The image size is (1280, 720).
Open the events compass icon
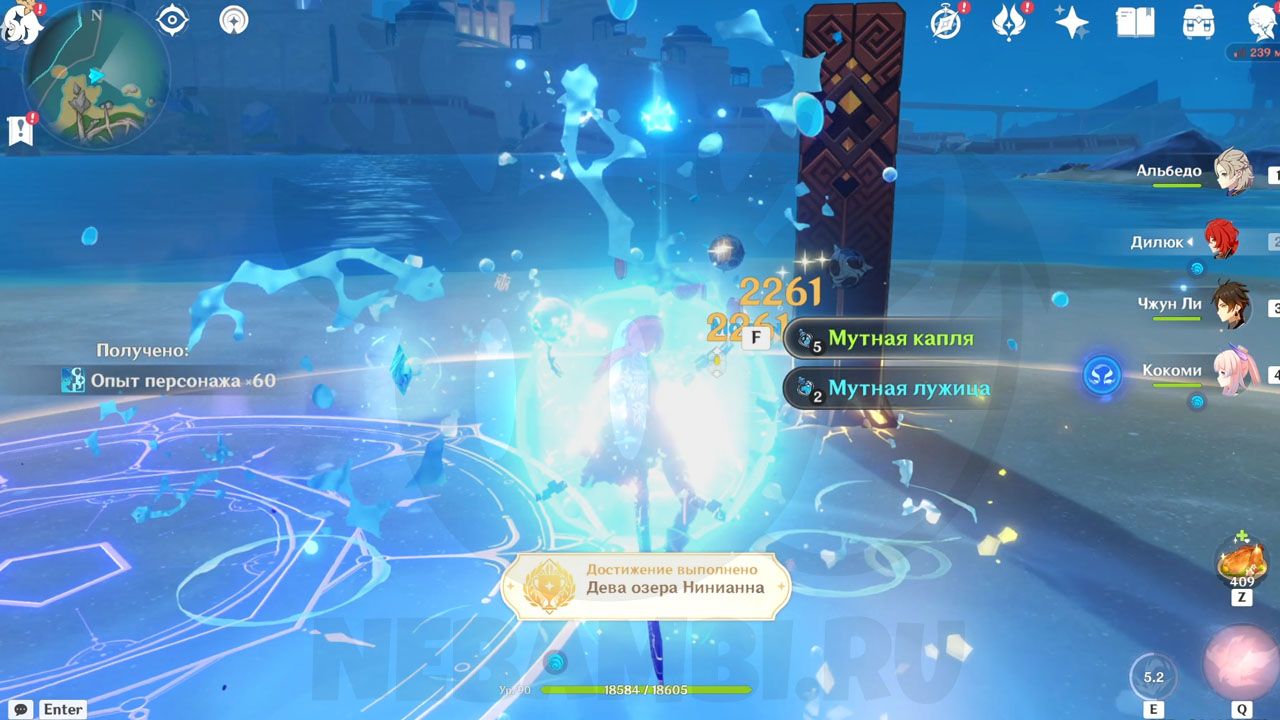(x=945, y=22)
